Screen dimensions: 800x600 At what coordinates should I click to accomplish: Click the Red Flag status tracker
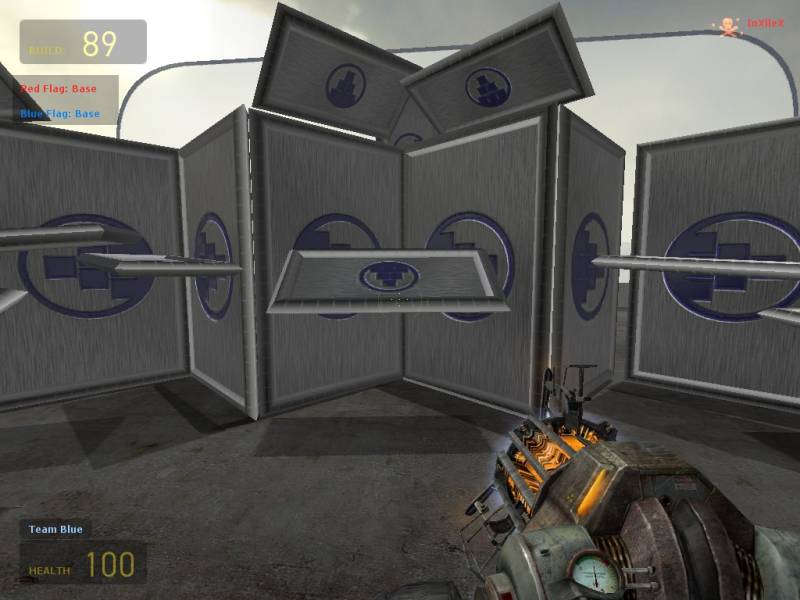pyautogui.click(x=60, y=89)
